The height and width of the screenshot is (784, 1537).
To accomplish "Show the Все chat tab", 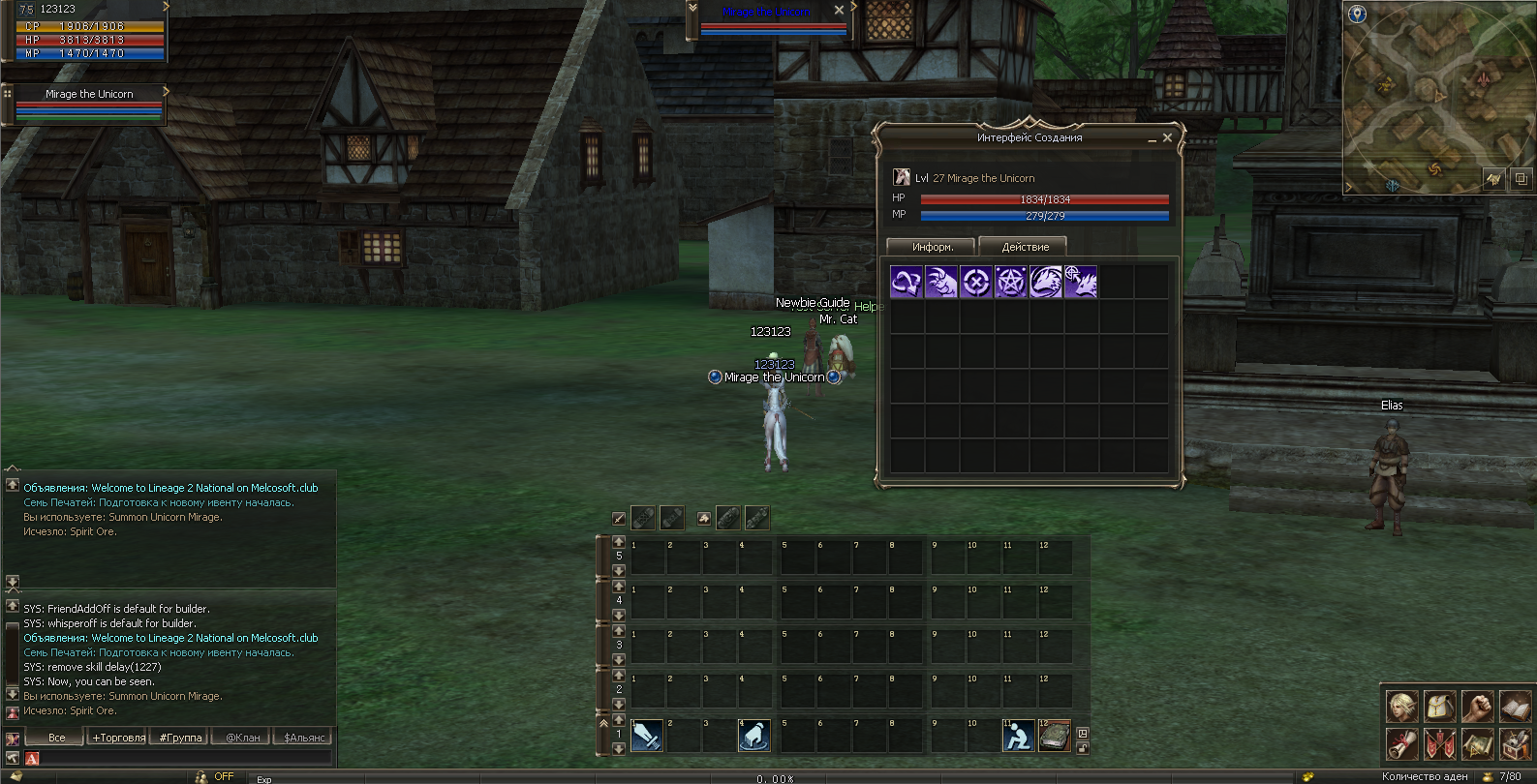I will click(57, 738).
